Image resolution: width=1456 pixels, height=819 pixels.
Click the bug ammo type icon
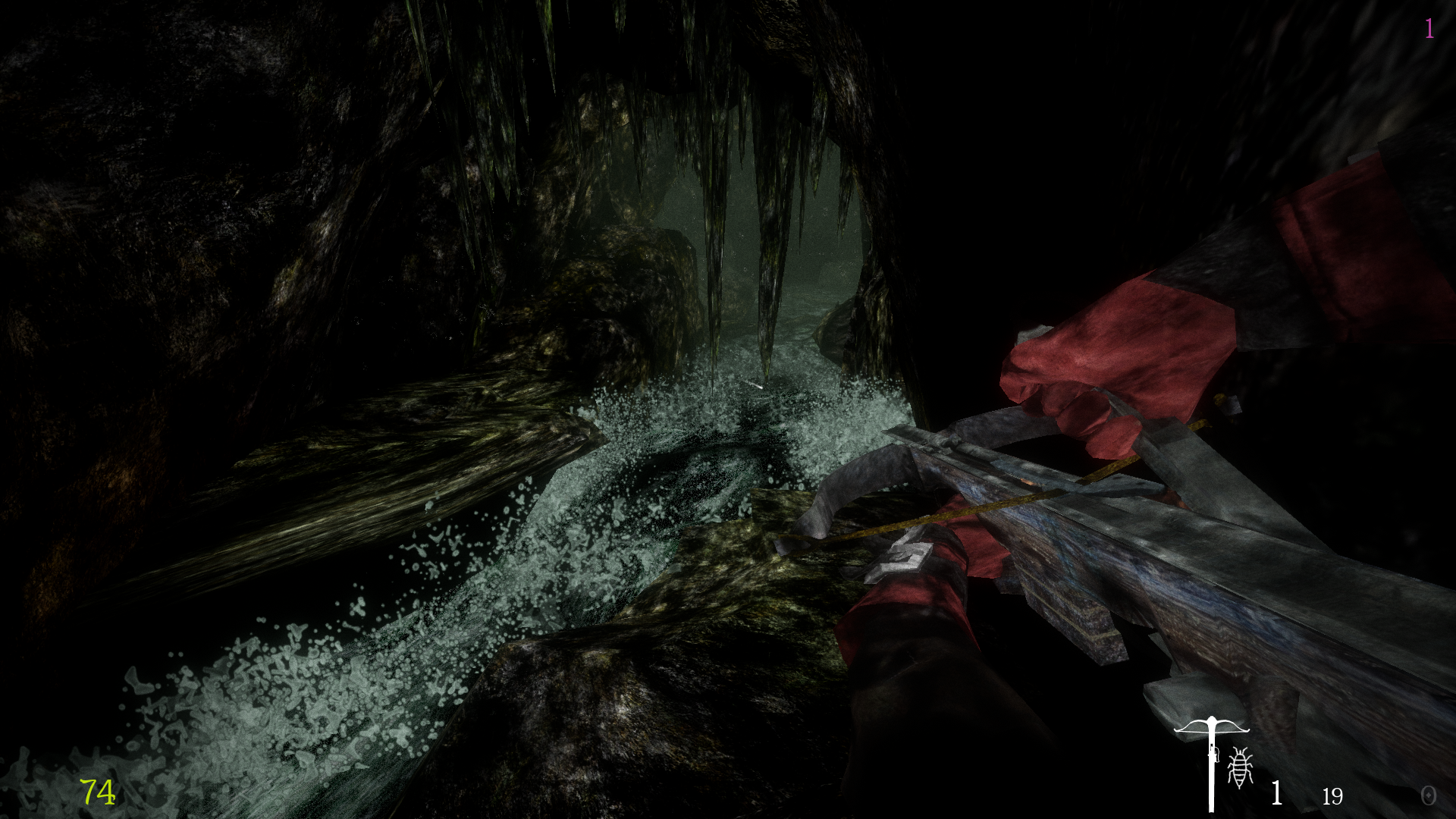1241,767
